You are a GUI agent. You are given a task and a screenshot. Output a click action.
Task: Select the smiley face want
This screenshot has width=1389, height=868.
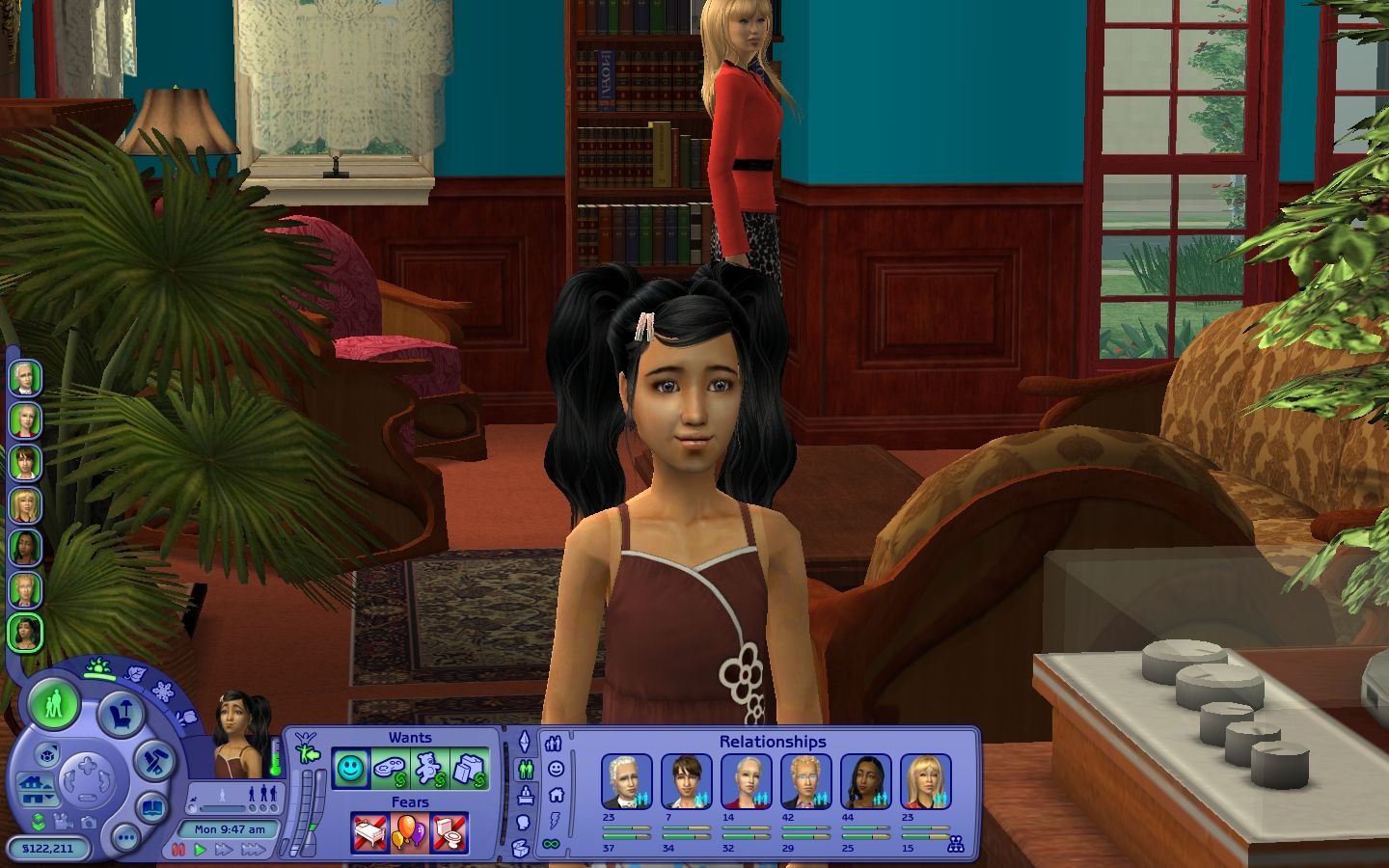[351, 769]
